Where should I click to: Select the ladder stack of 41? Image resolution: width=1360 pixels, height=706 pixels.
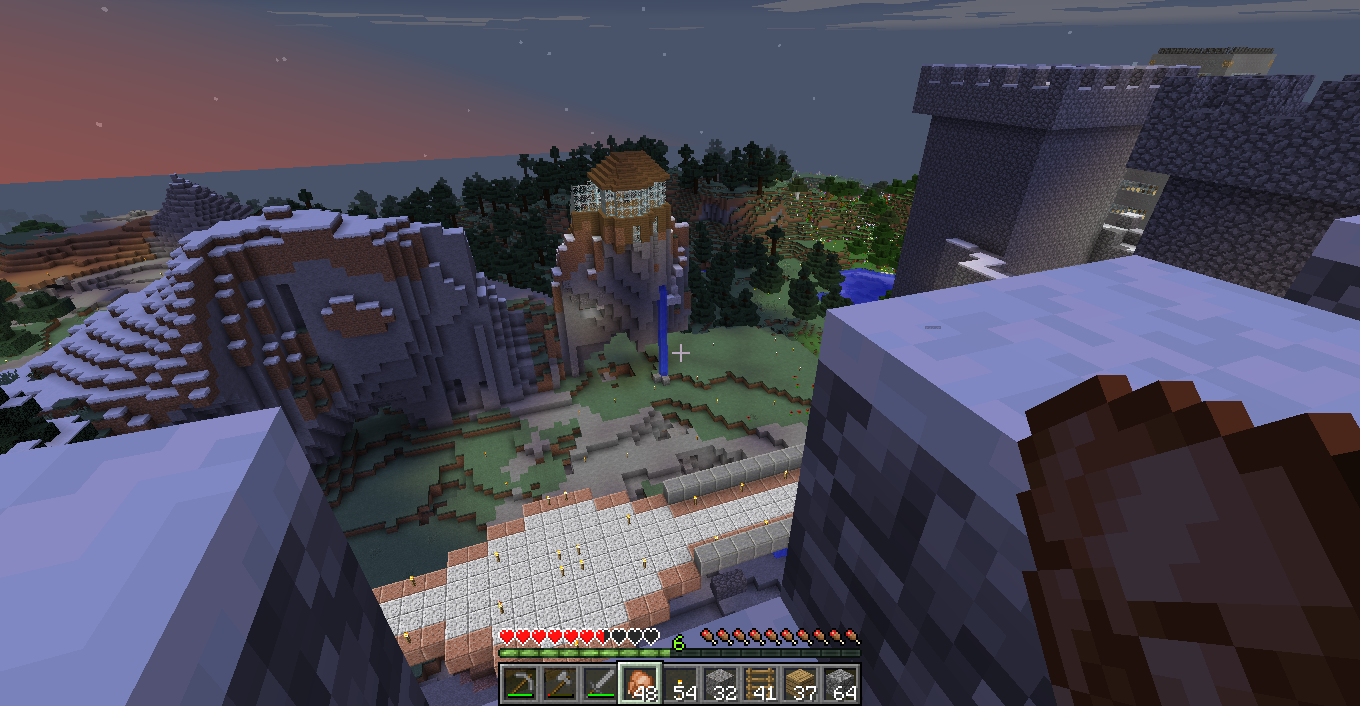pyautogui.click(x=760, y=684)
